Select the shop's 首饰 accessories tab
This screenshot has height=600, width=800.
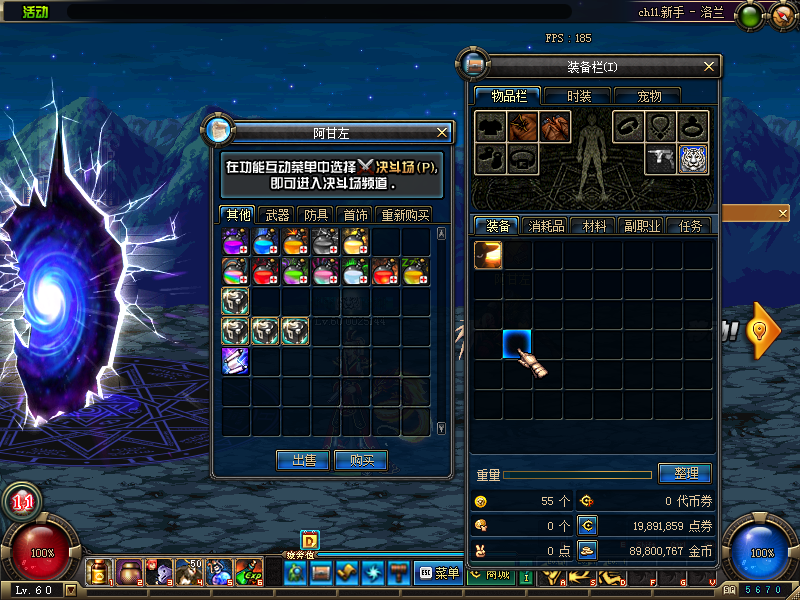coord(355,215)
